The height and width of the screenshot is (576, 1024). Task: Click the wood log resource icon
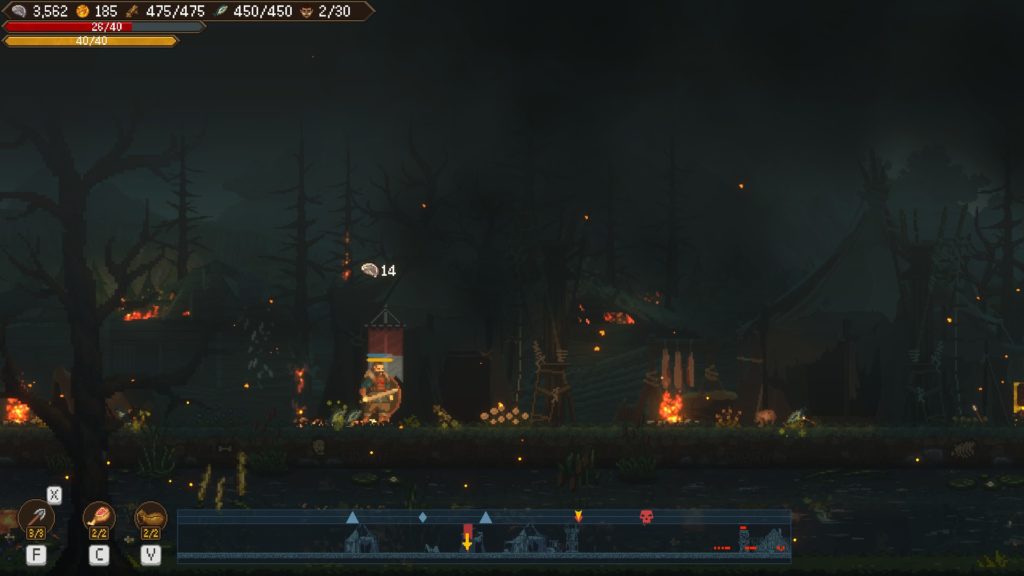(x=131, y=11)
